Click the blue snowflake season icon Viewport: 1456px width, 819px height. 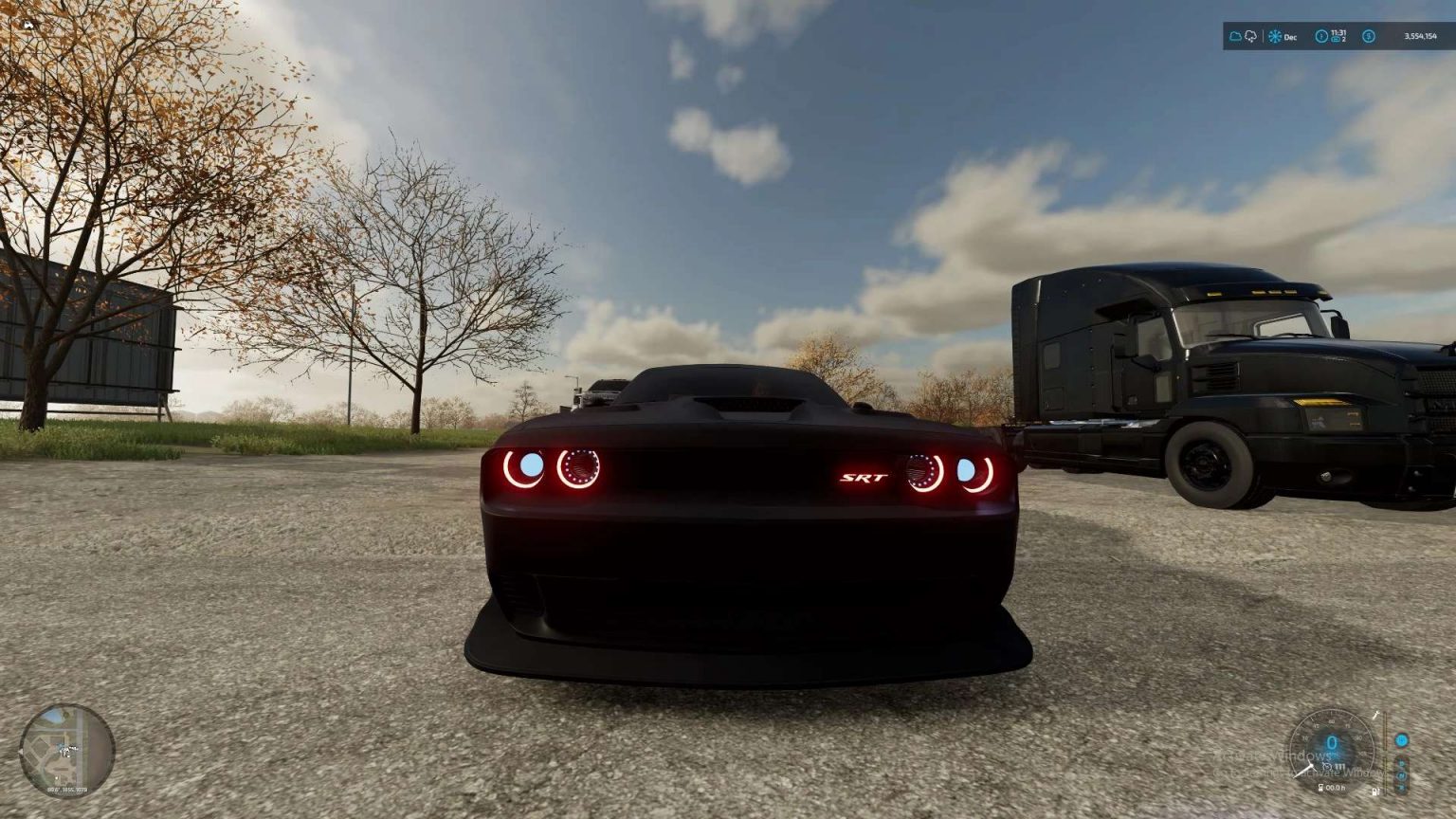(x=1274, y=36)
